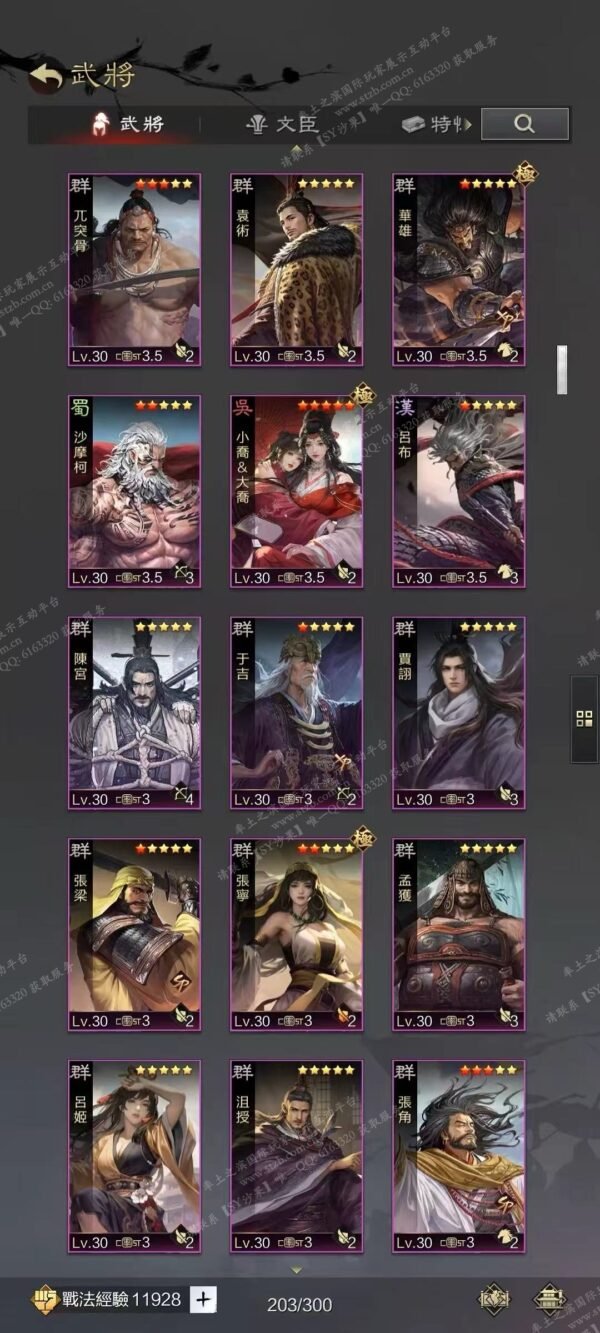
Task: Open the 小喬&大喬 card
Action: pos(296,492)
